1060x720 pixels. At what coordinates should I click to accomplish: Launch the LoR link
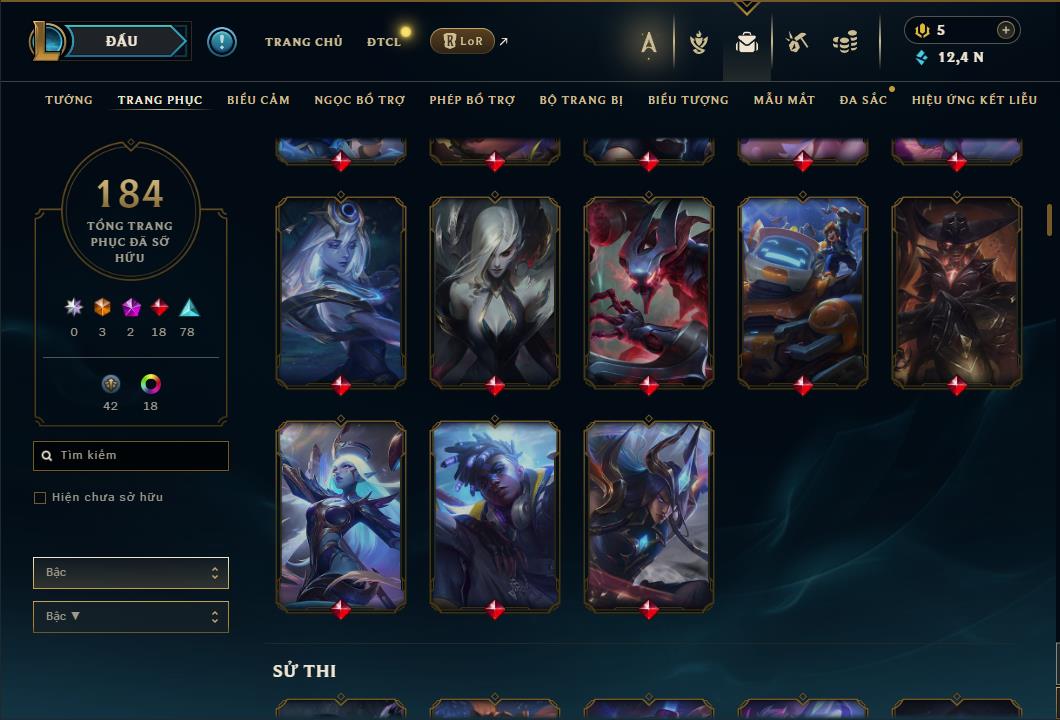tap(462, 41)
